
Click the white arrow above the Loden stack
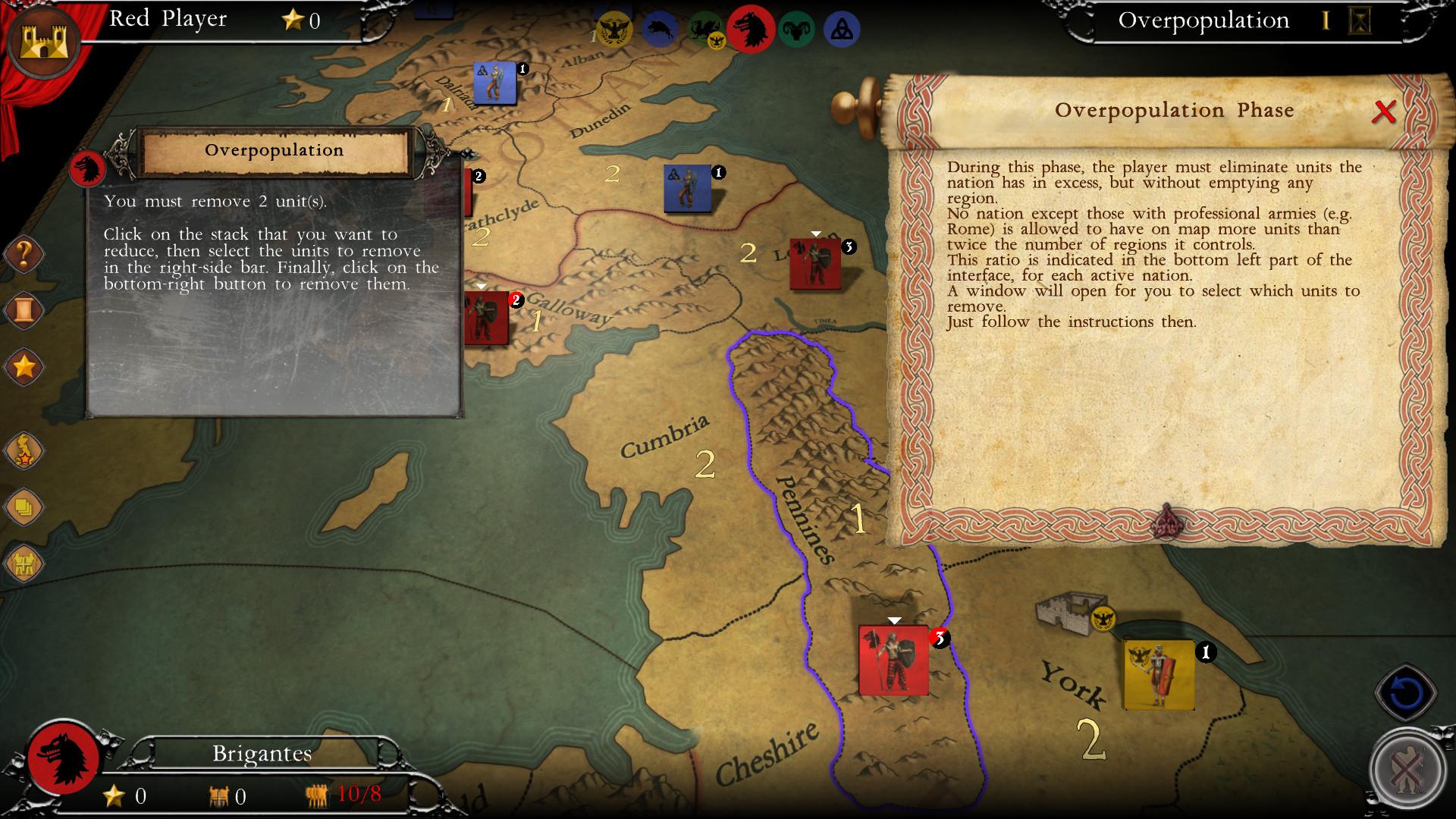point(817,233)
